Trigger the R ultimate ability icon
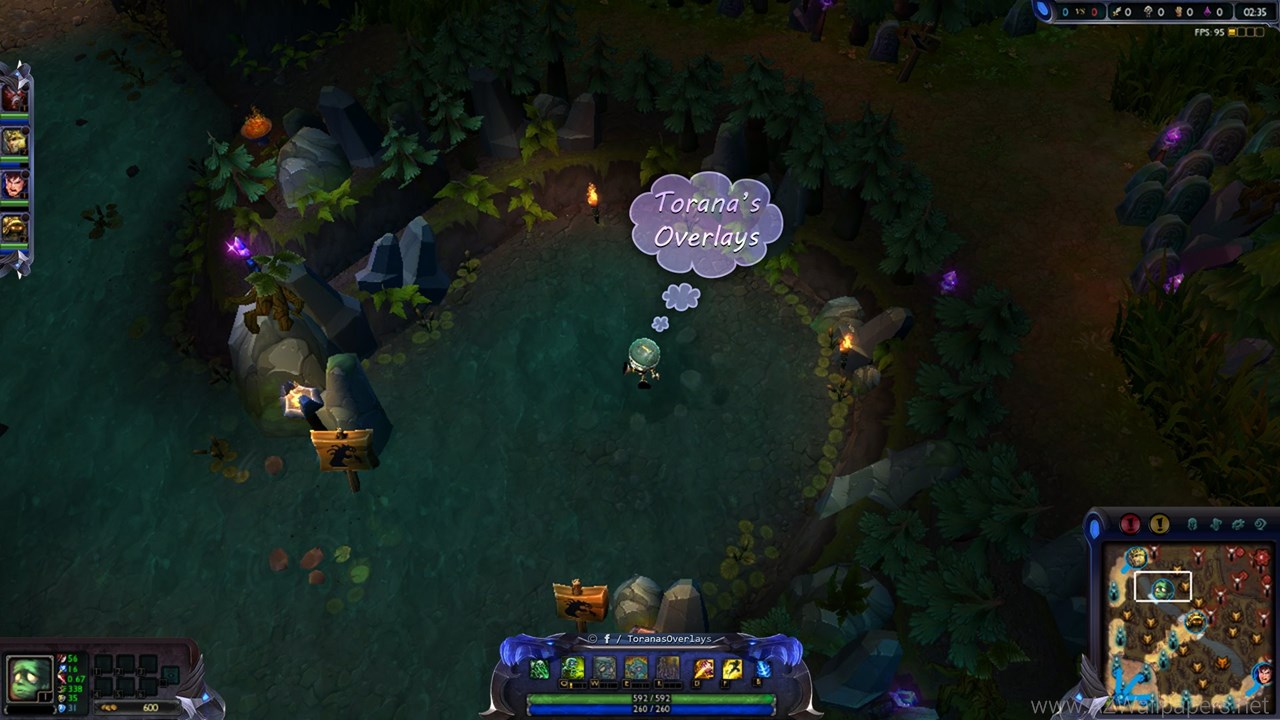The image size is (1280, 720). pos(668,669)
